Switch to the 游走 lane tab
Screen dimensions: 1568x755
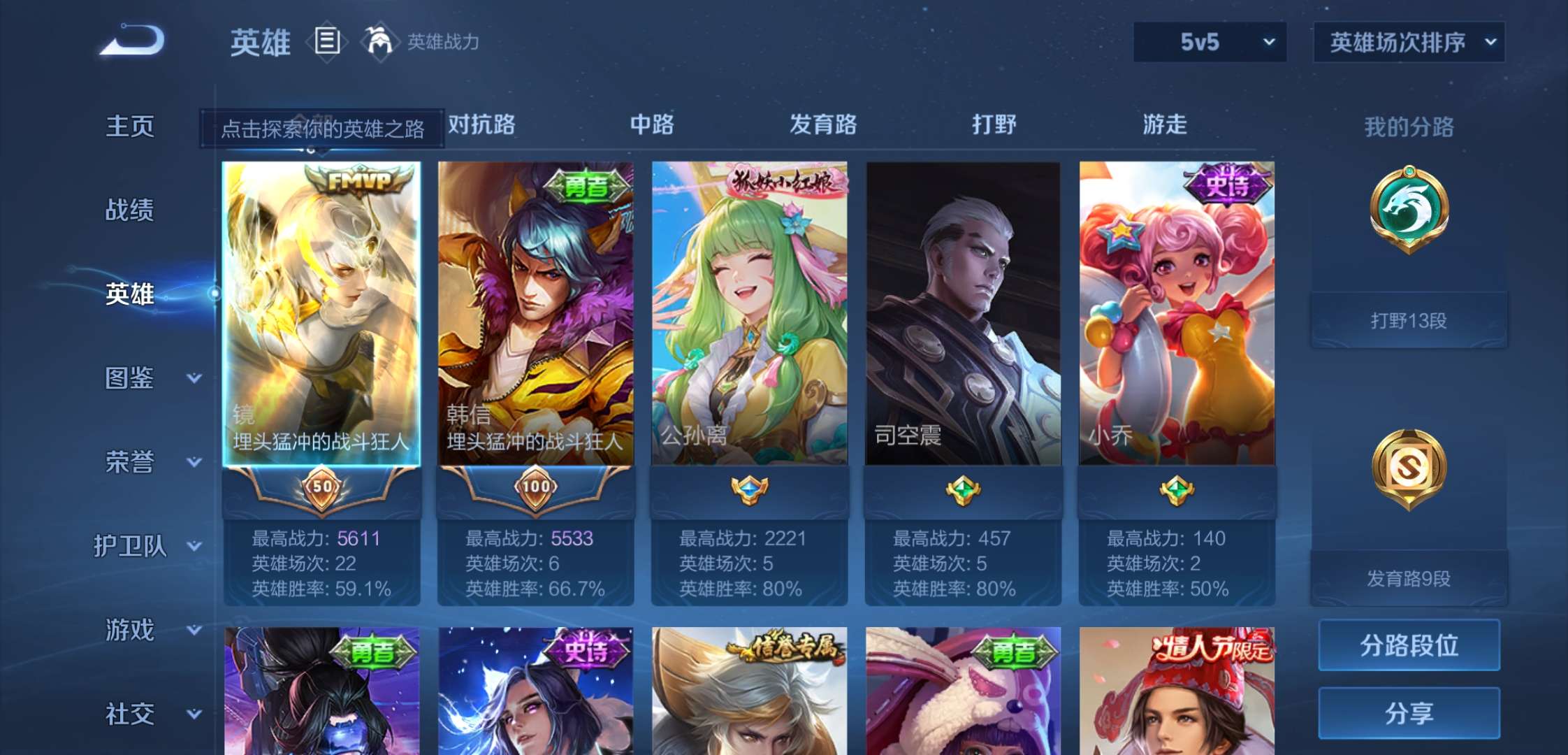pyautogui.click(x=1163, y=126)
